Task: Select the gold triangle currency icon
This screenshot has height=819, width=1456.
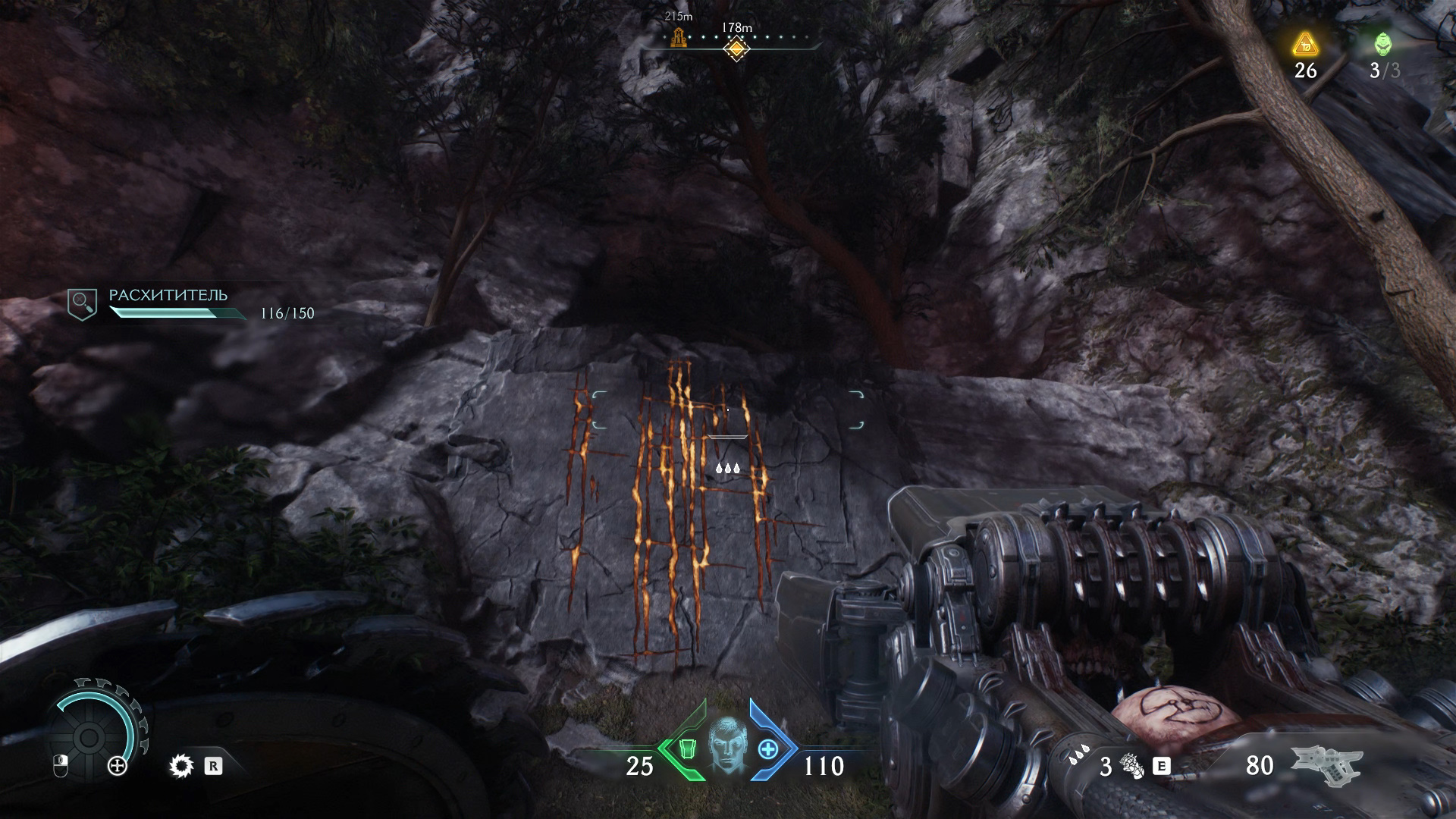Action: click(1305, 45)
